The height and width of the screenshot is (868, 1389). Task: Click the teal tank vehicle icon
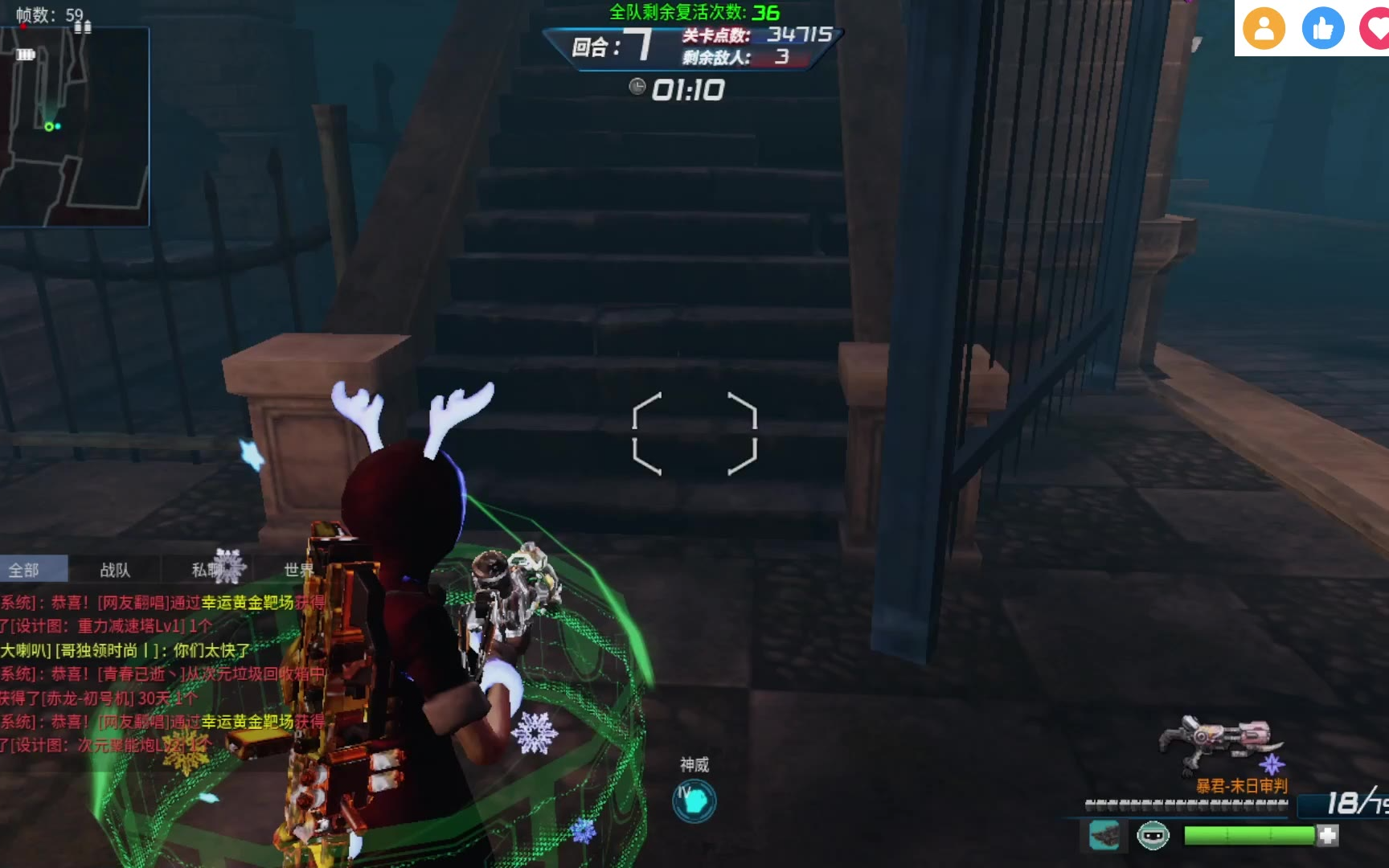pos(1105,836)
